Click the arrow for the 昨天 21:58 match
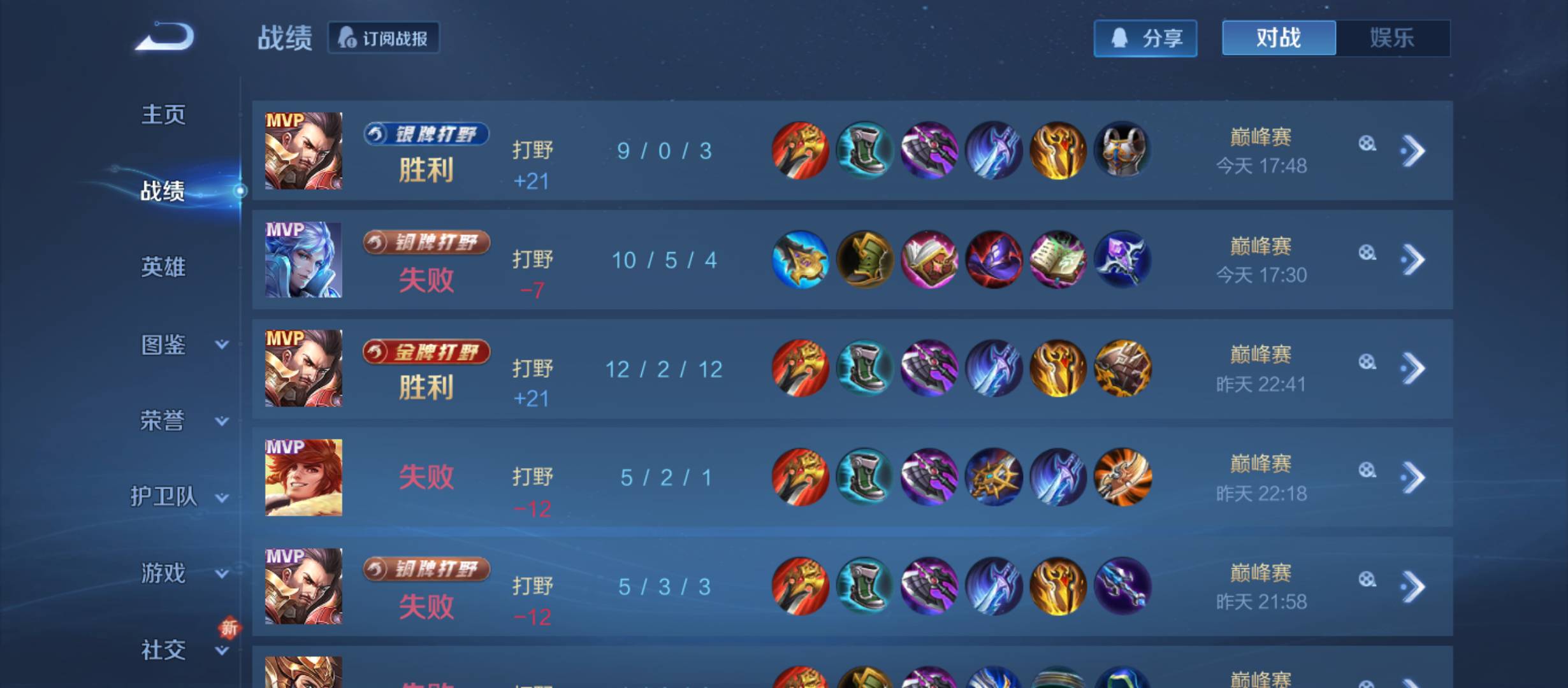 [1413, 587]
